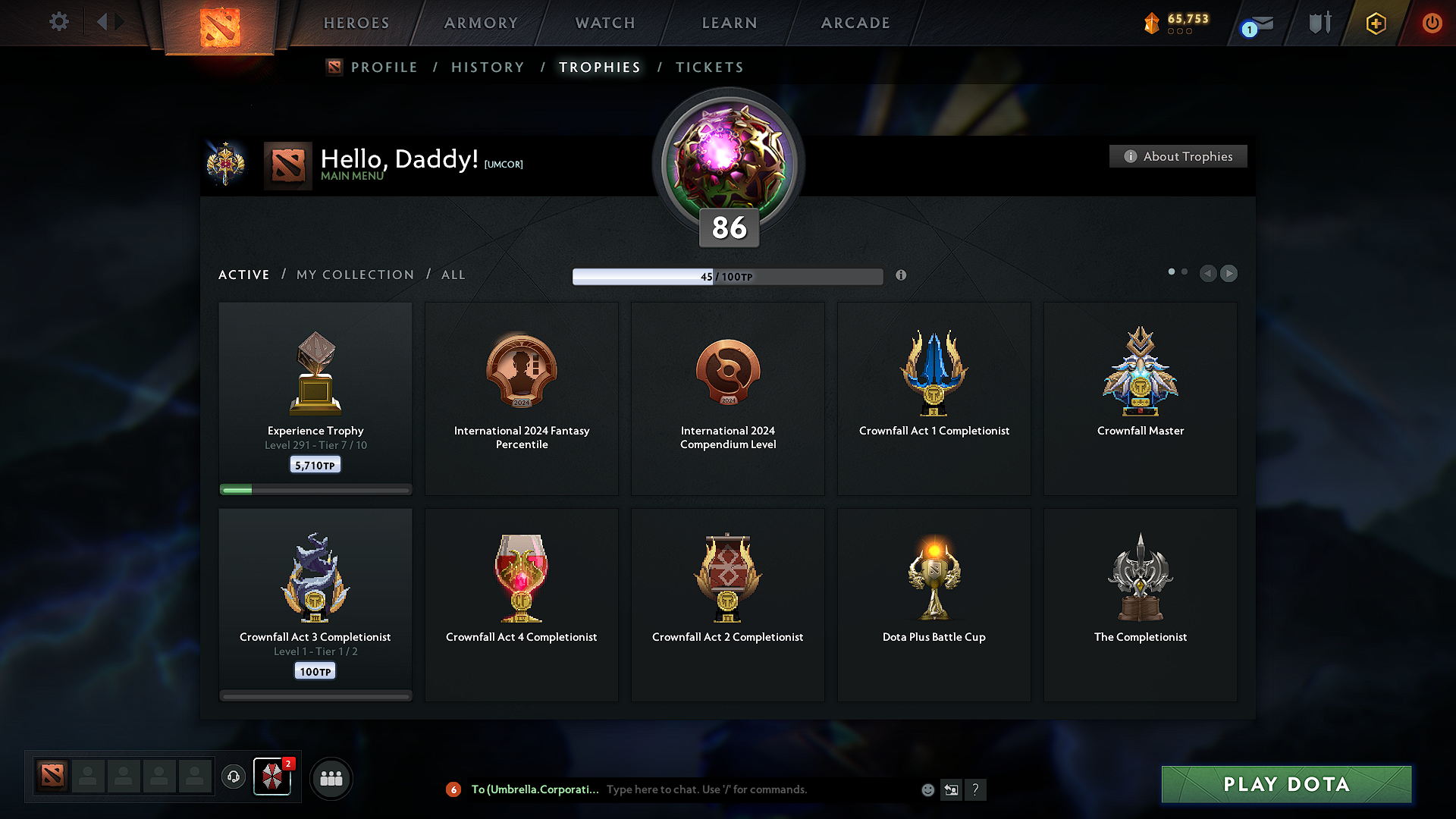This screenshot has width=1456, height=819.
Task: Switch to the MY COLLECTION tab
Action: coord(354,275)
